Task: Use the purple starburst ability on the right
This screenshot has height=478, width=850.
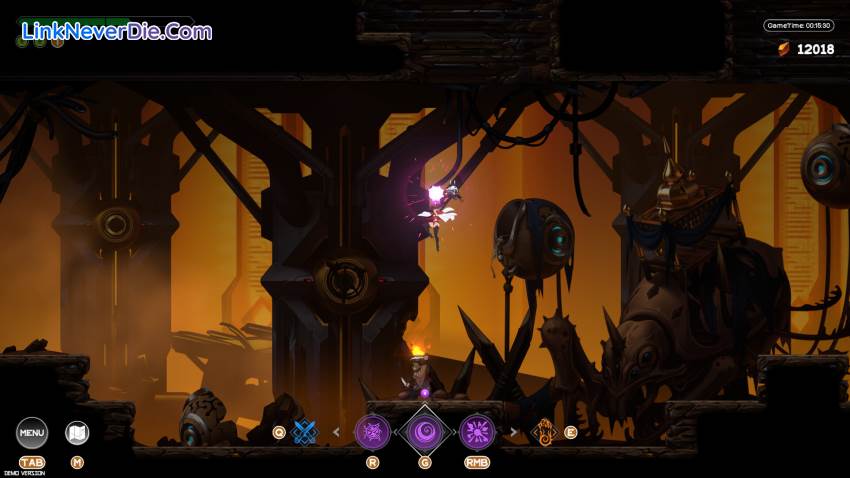Action: pyautogui.click(x=477, y=432)
